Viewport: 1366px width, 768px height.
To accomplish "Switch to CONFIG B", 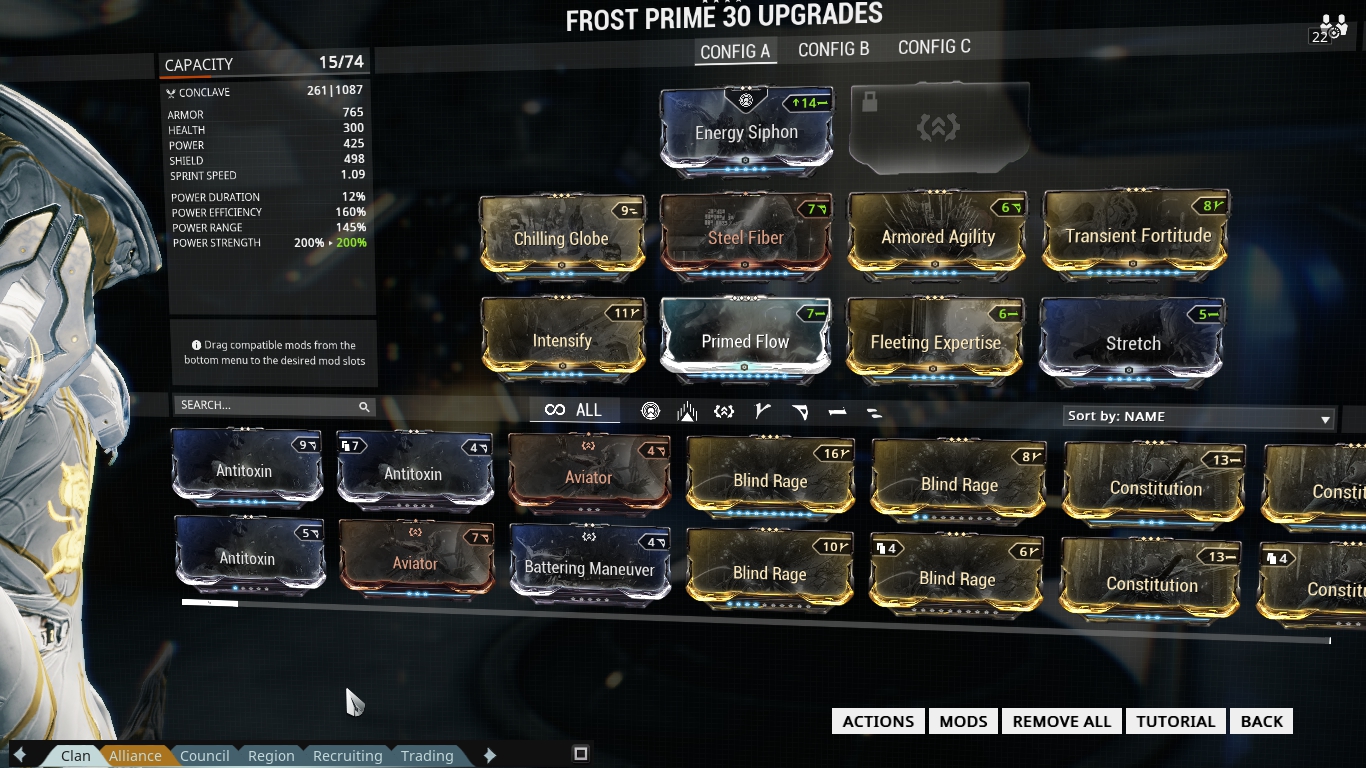I will [x=833, y=47].
